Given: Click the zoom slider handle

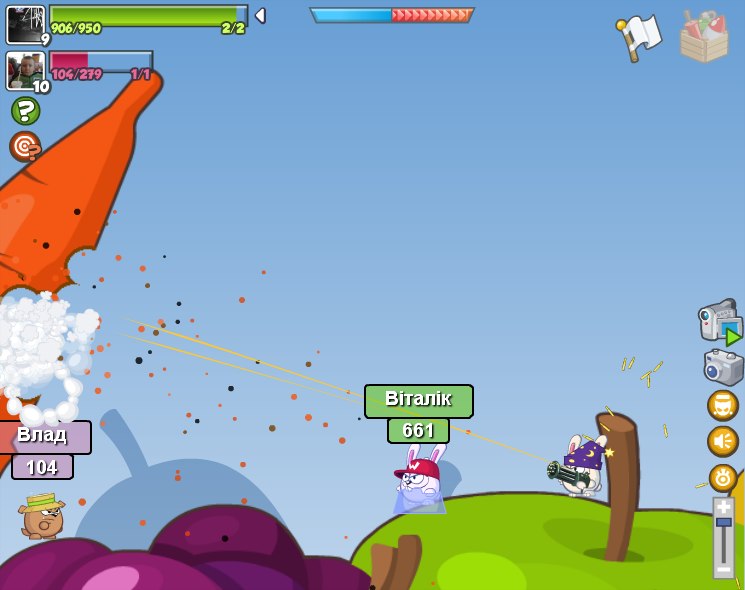Looking at the screenshot, I should pyautogui.click(x=723, y=523).
